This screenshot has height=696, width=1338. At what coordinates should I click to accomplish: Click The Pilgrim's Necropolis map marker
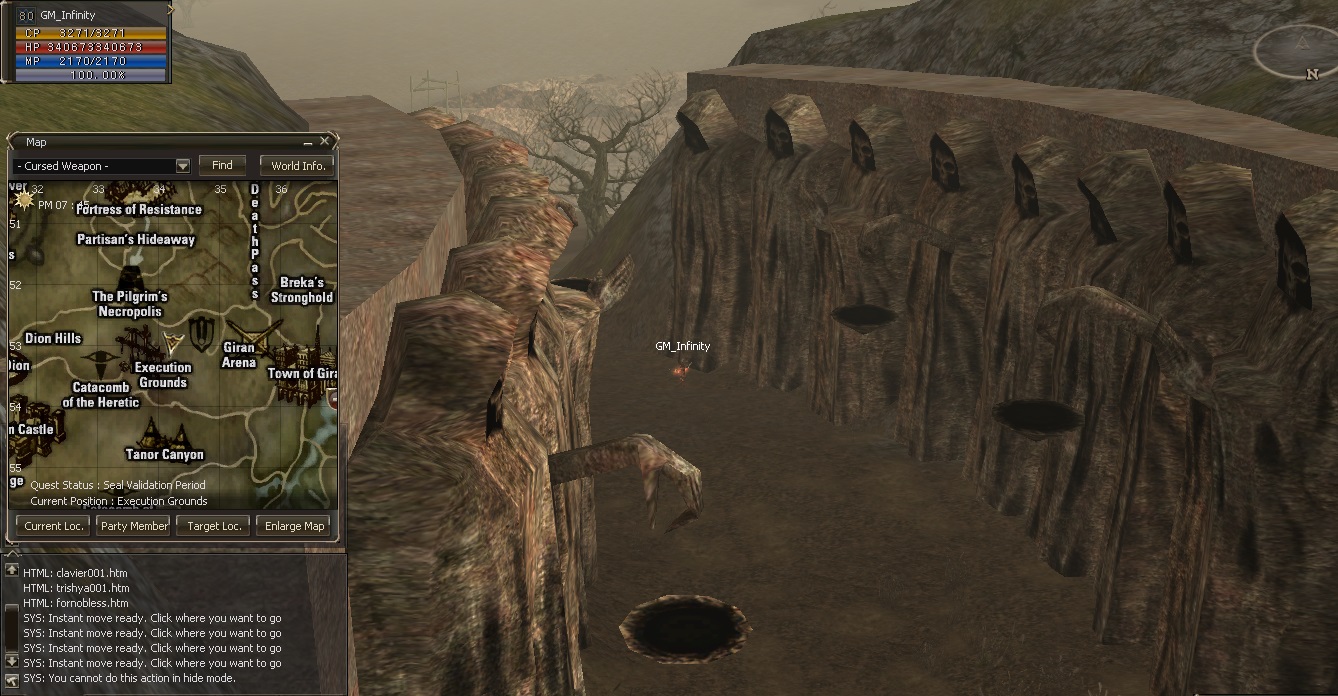coord(130,280)
